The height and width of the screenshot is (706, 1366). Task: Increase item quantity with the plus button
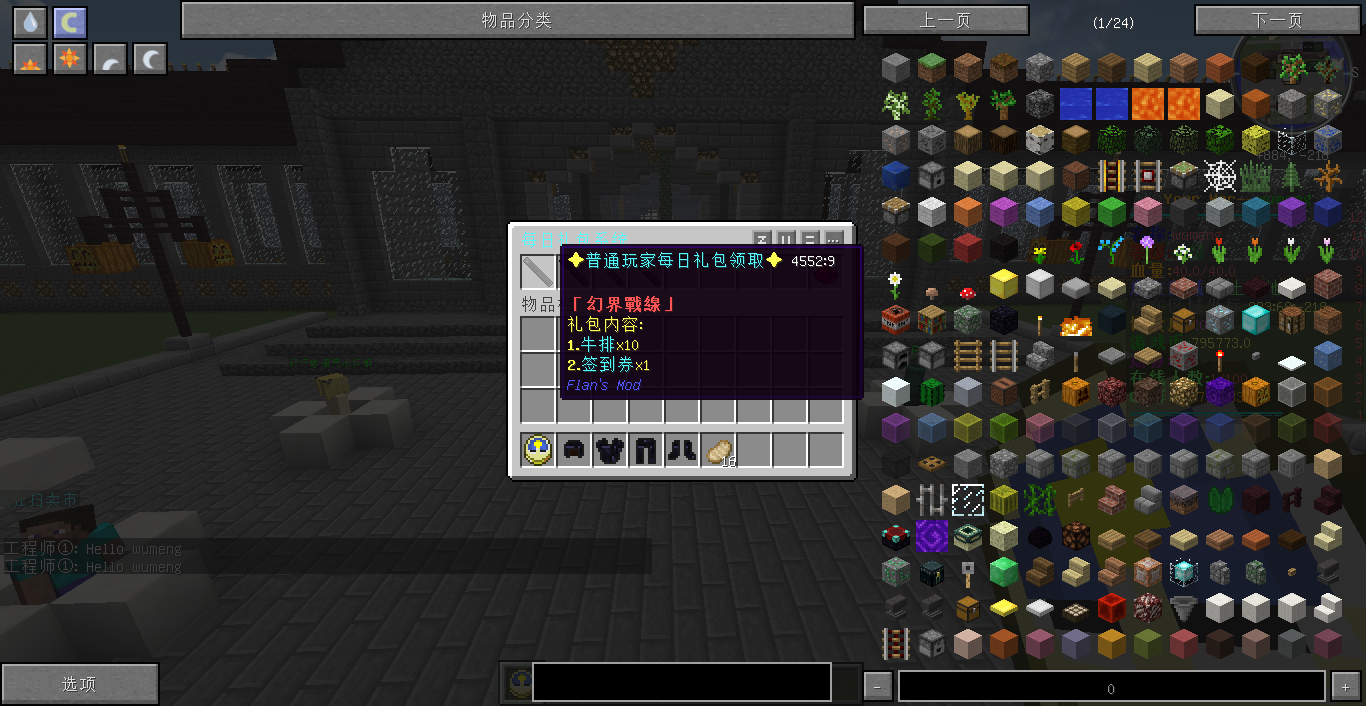click(1345, 687)
